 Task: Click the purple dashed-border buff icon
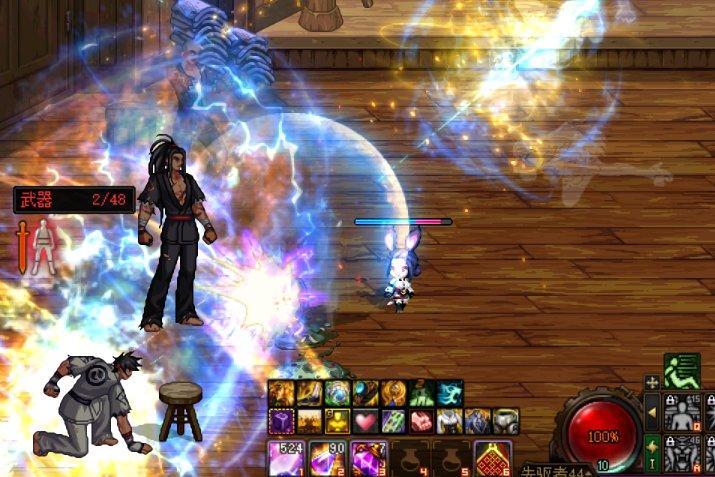pyautogui.click(x=282, y=421)
